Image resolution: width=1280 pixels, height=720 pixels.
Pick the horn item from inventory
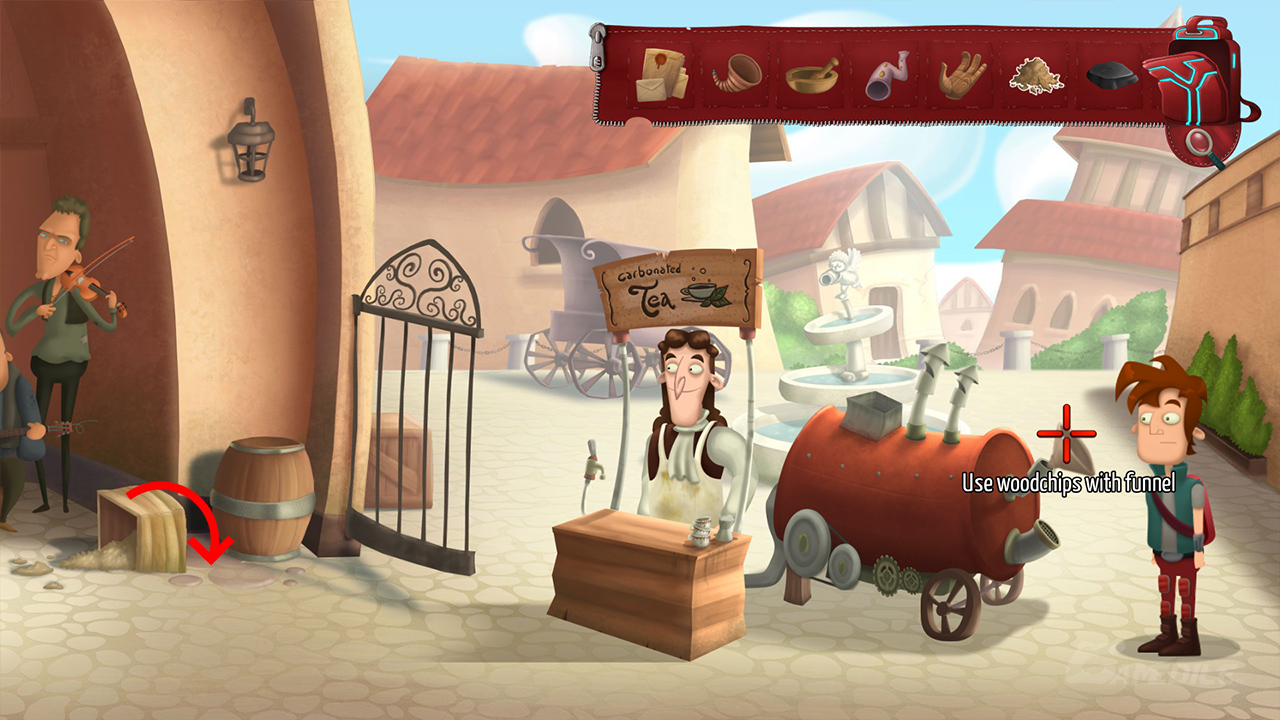pos(737,73)
